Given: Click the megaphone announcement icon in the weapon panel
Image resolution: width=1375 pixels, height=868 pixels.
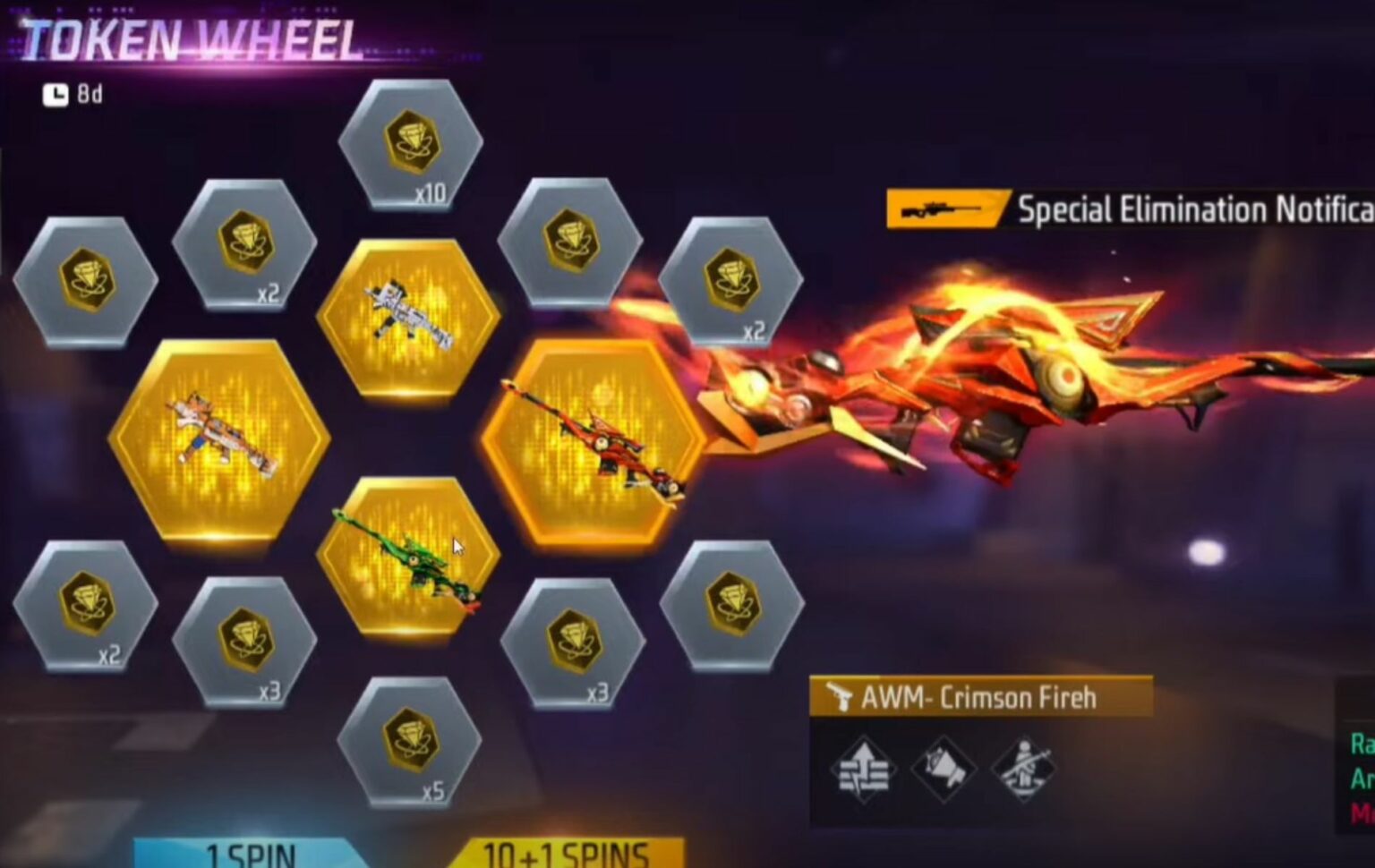Looking at the screenshot, I should [x=945, y=768].
